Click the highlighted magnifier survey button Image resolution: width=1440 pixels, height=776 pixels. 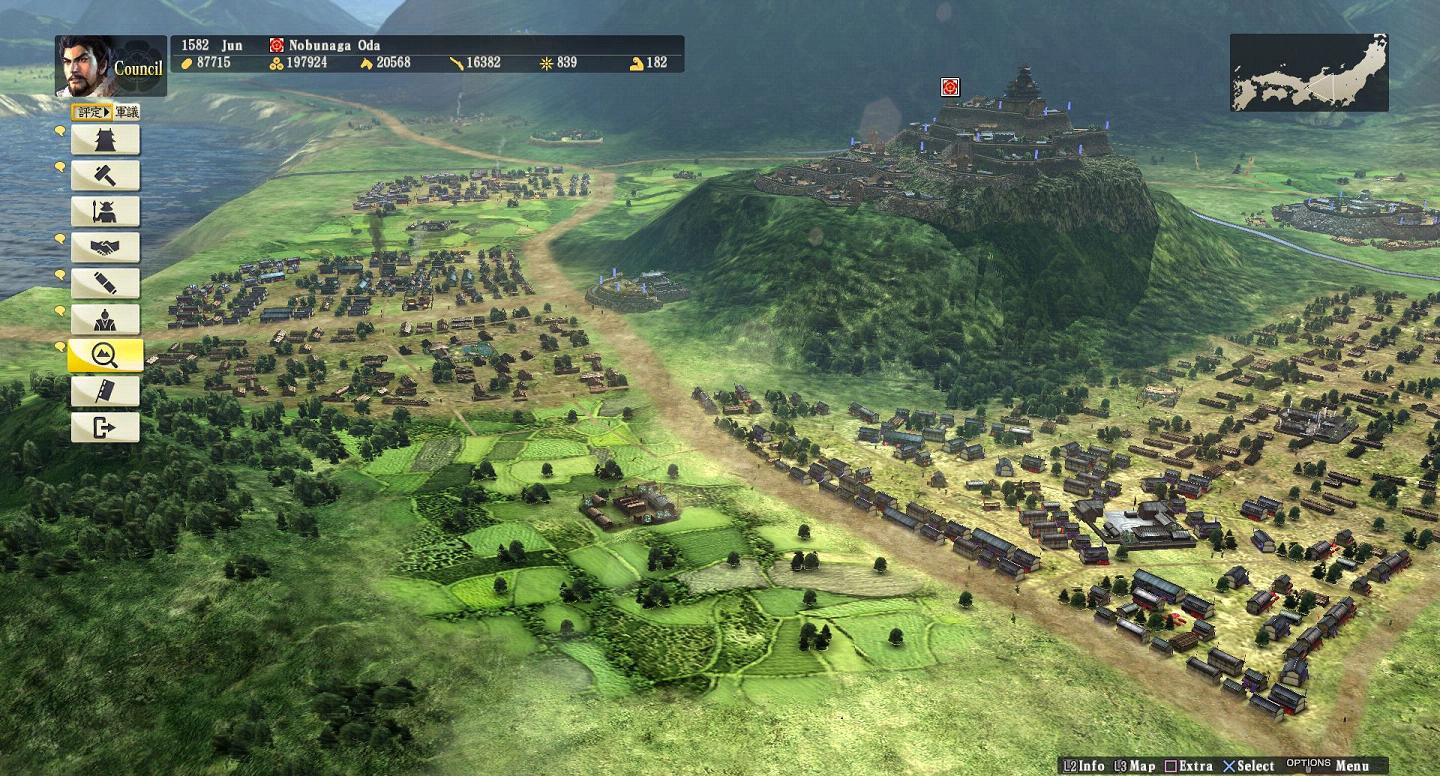(x=105, y=356)
